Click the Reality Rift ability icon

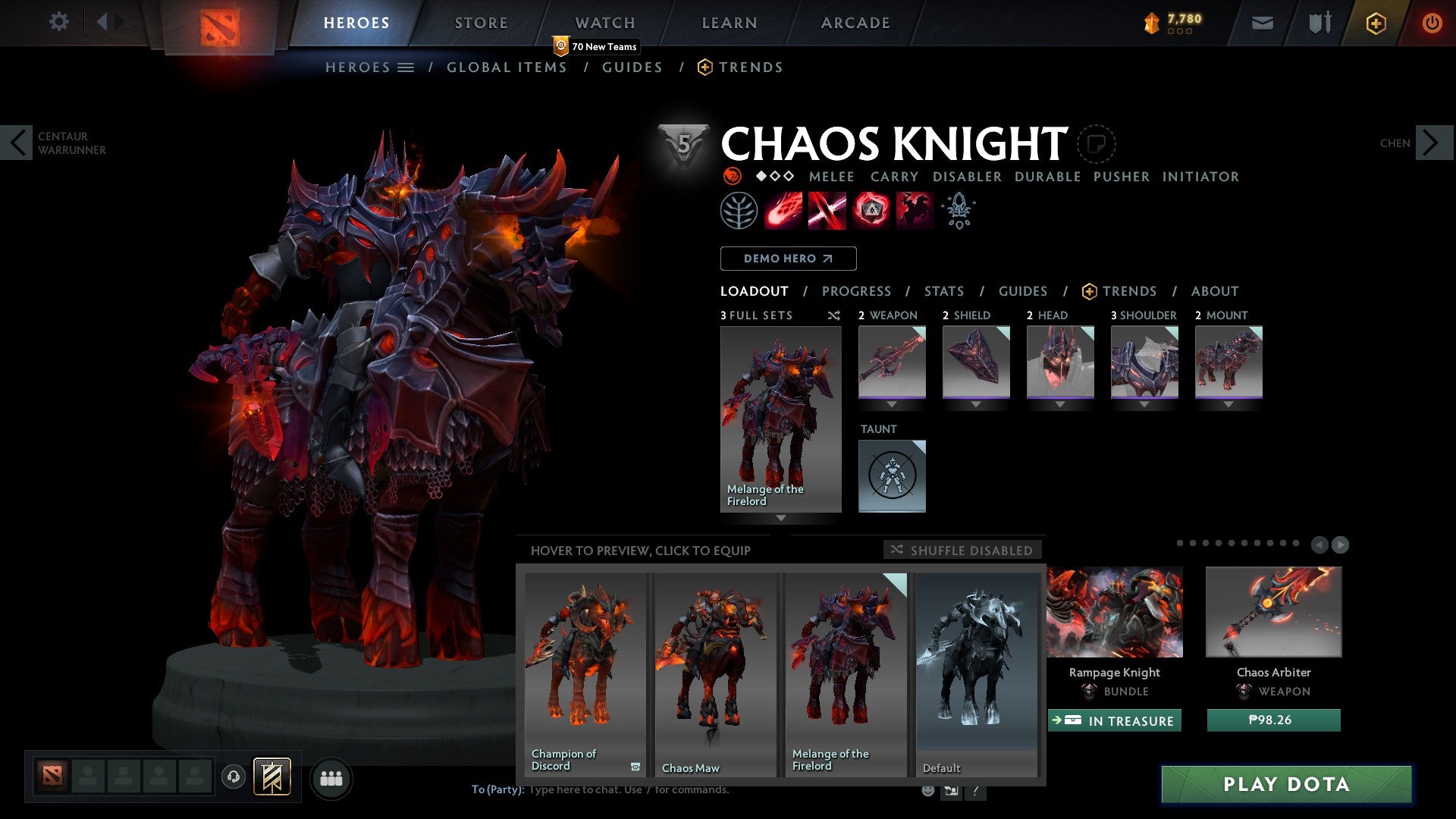click(x=827, y=211)
